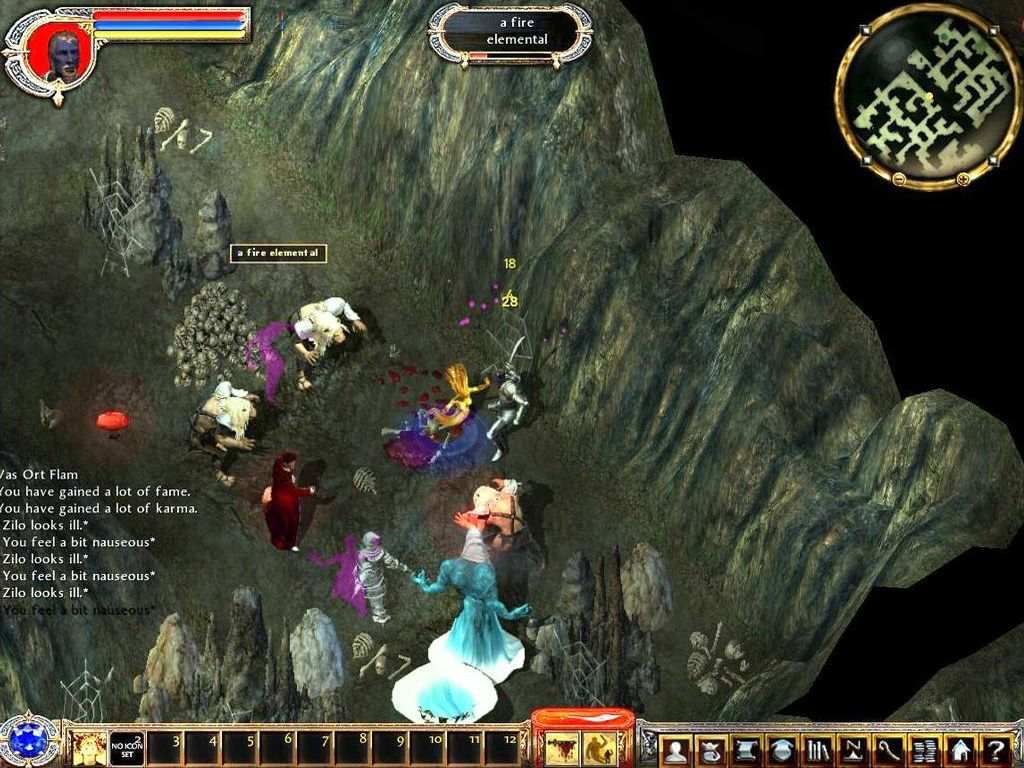
Task: Toggle the bloody combat stance icon
Action: pyautogui.click(x=561, y=746)
